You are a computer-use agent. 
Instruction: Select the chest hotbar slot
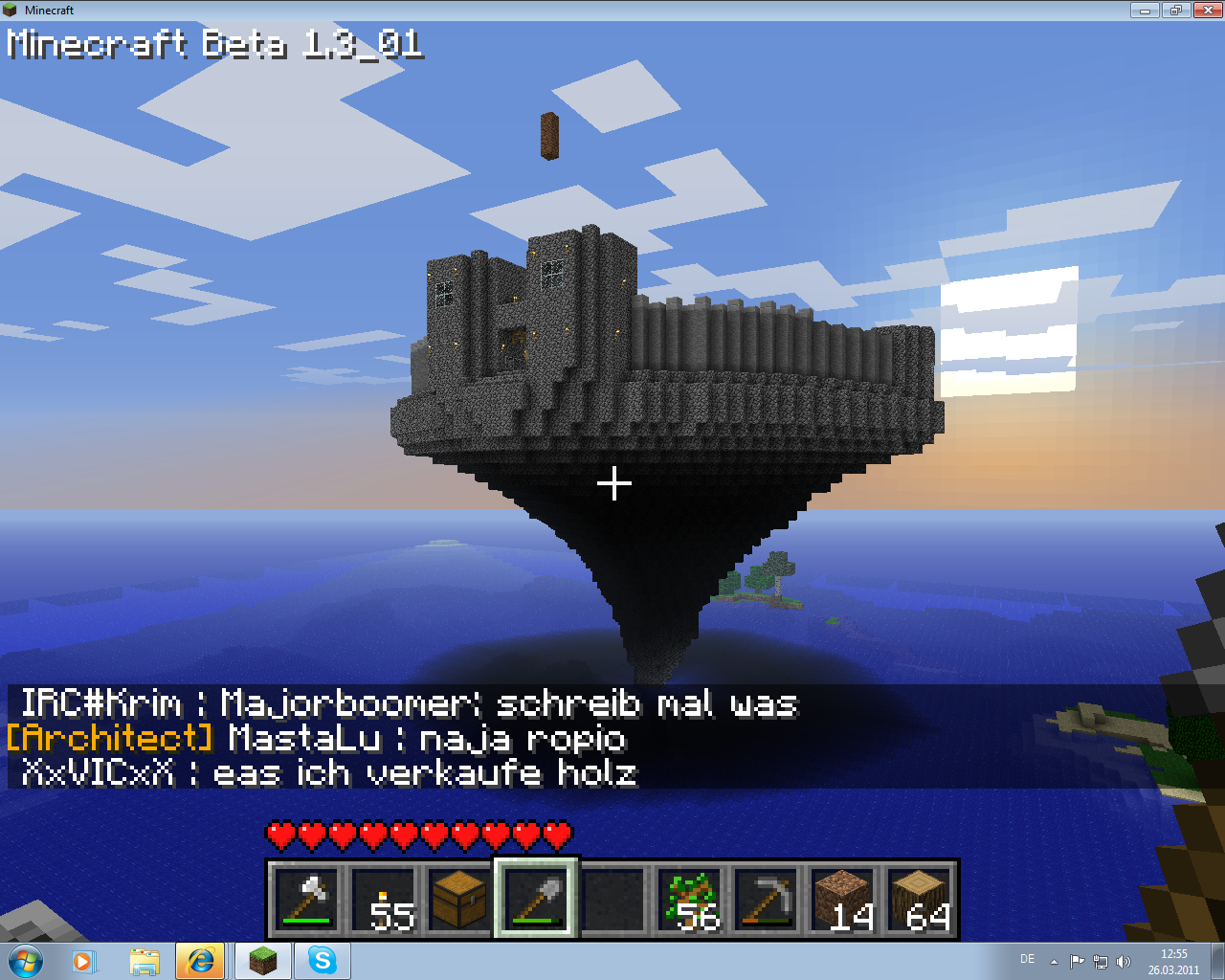point(459,900)
